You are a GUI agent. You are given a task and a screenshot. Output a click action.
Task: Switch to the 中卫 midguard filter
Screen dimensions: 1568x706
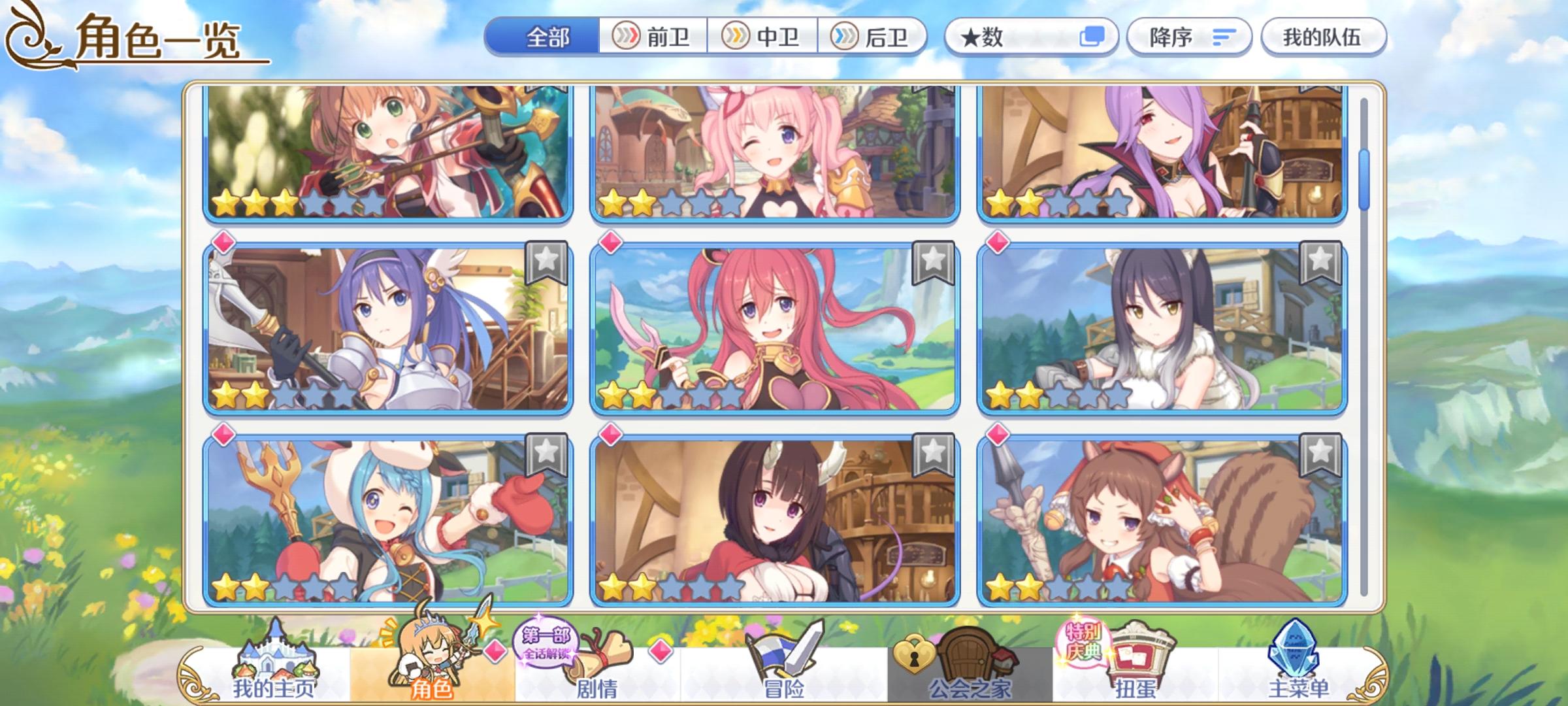pyautogui.click(x=764, y=38)
